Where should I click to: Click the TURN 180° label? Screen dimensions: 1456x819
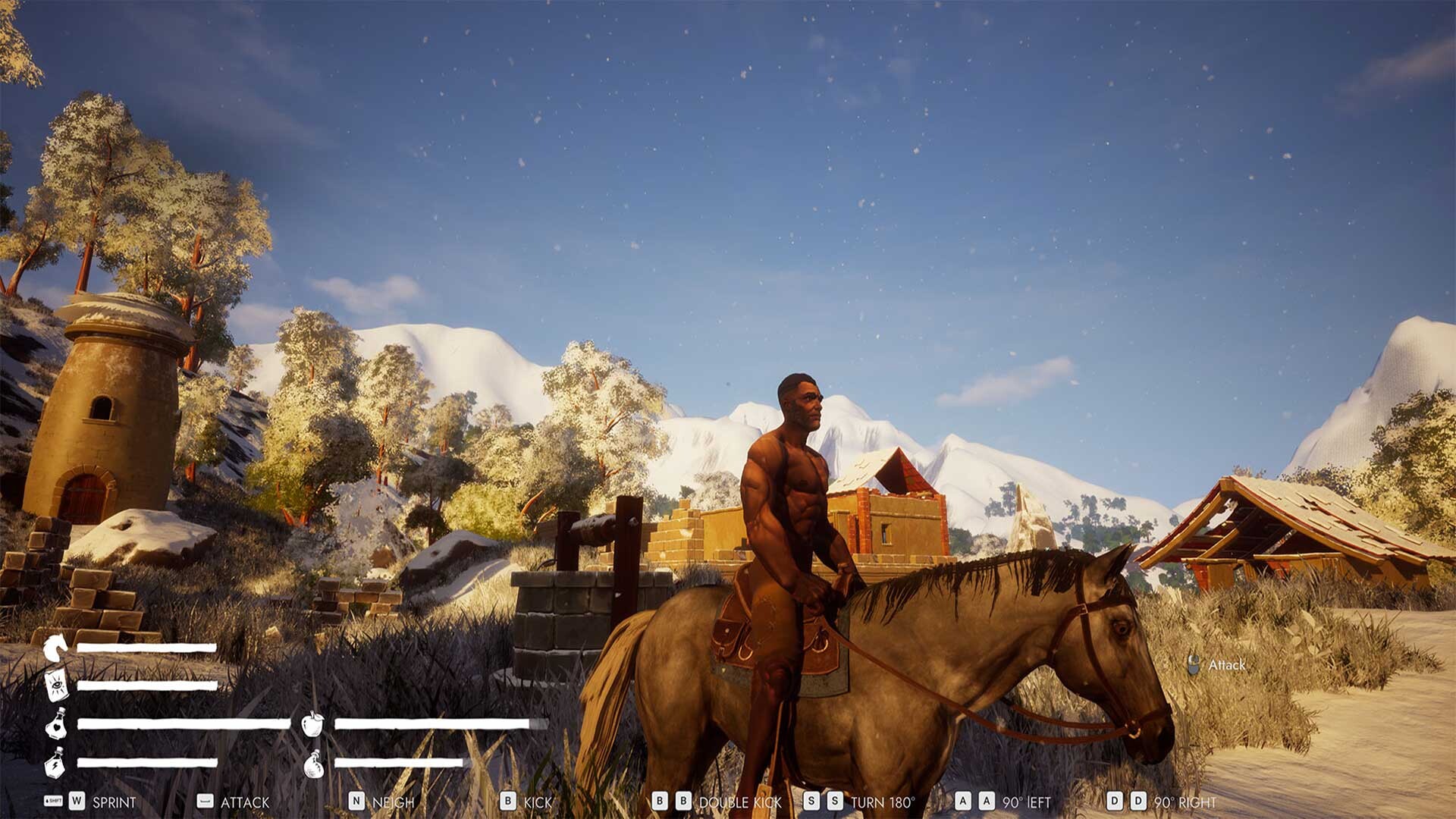point(880,802)
